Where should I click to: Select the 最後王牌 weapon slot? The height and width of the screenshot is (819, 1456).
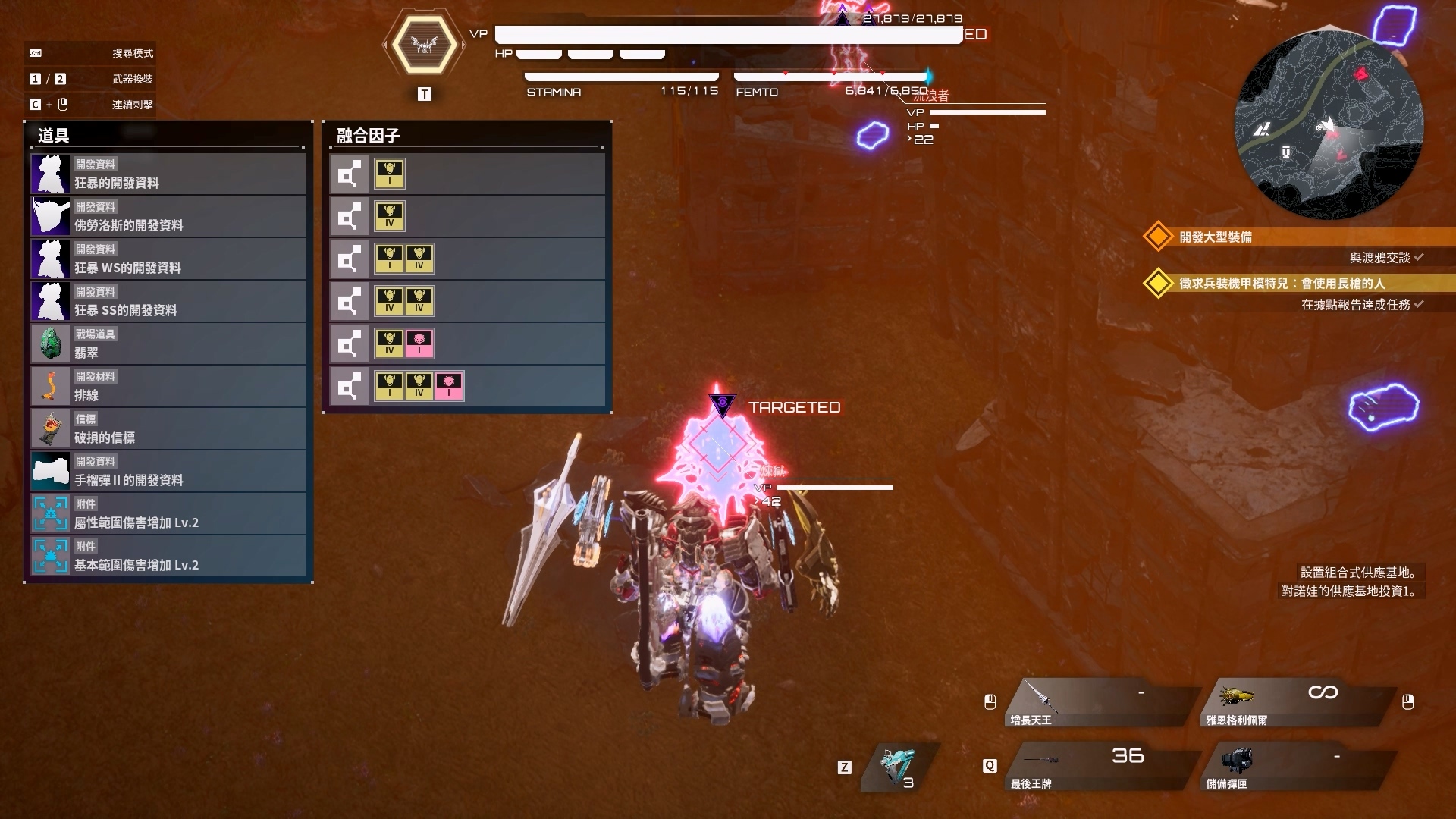tap(1100, 767)
